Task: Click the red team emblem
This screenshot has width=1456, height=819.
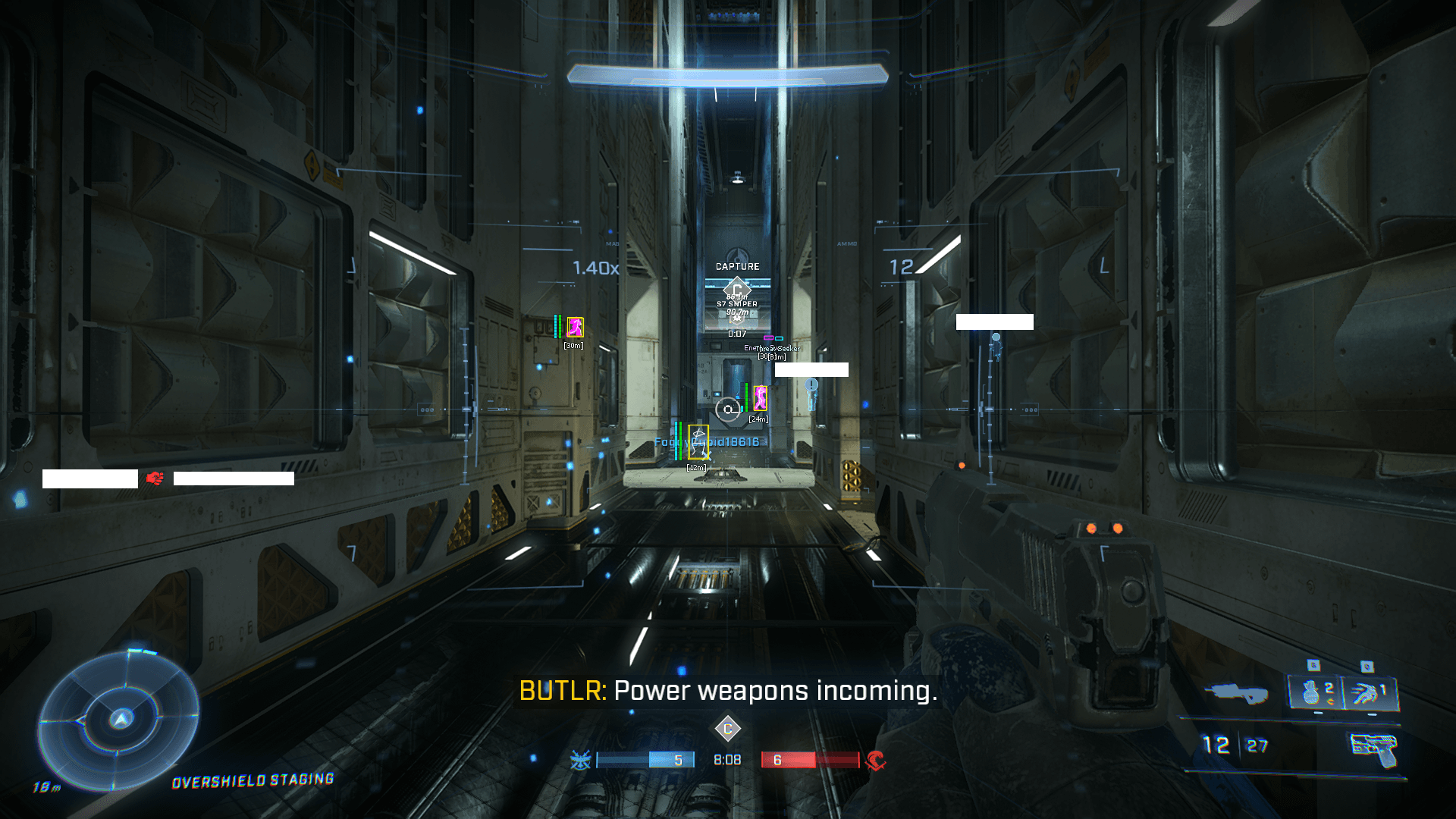Action: coord(875,760)
